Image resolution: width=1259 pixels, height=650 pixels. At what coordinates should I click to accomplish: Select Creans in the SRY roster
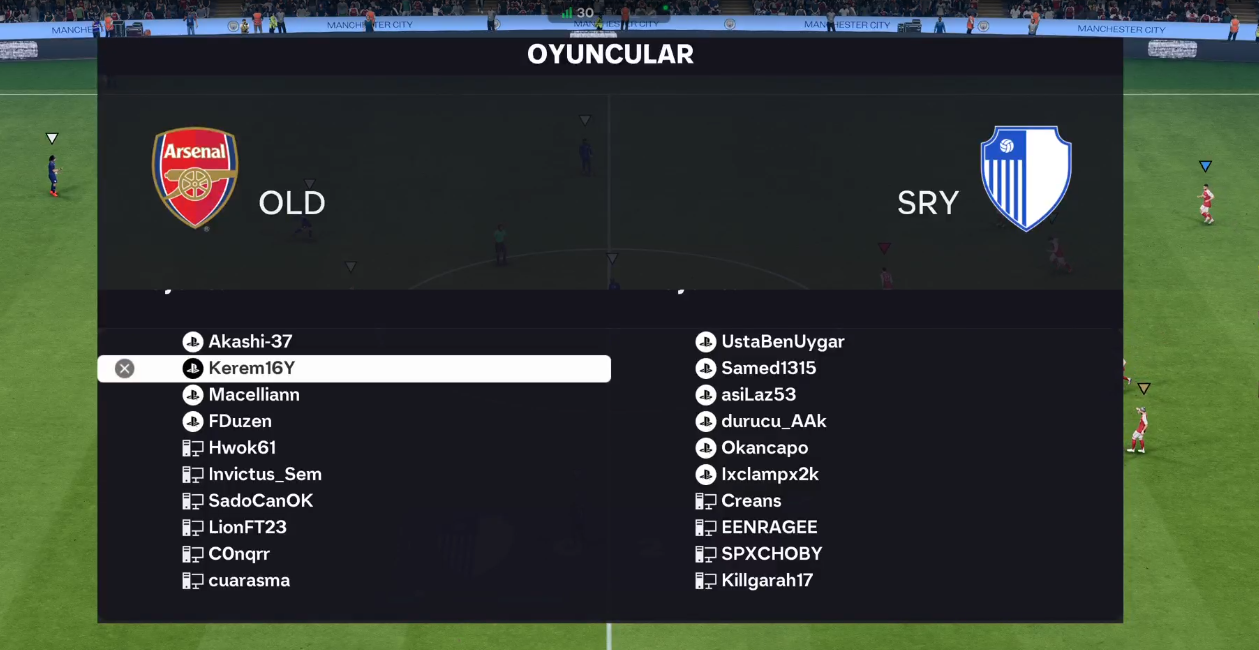[751, 501]
